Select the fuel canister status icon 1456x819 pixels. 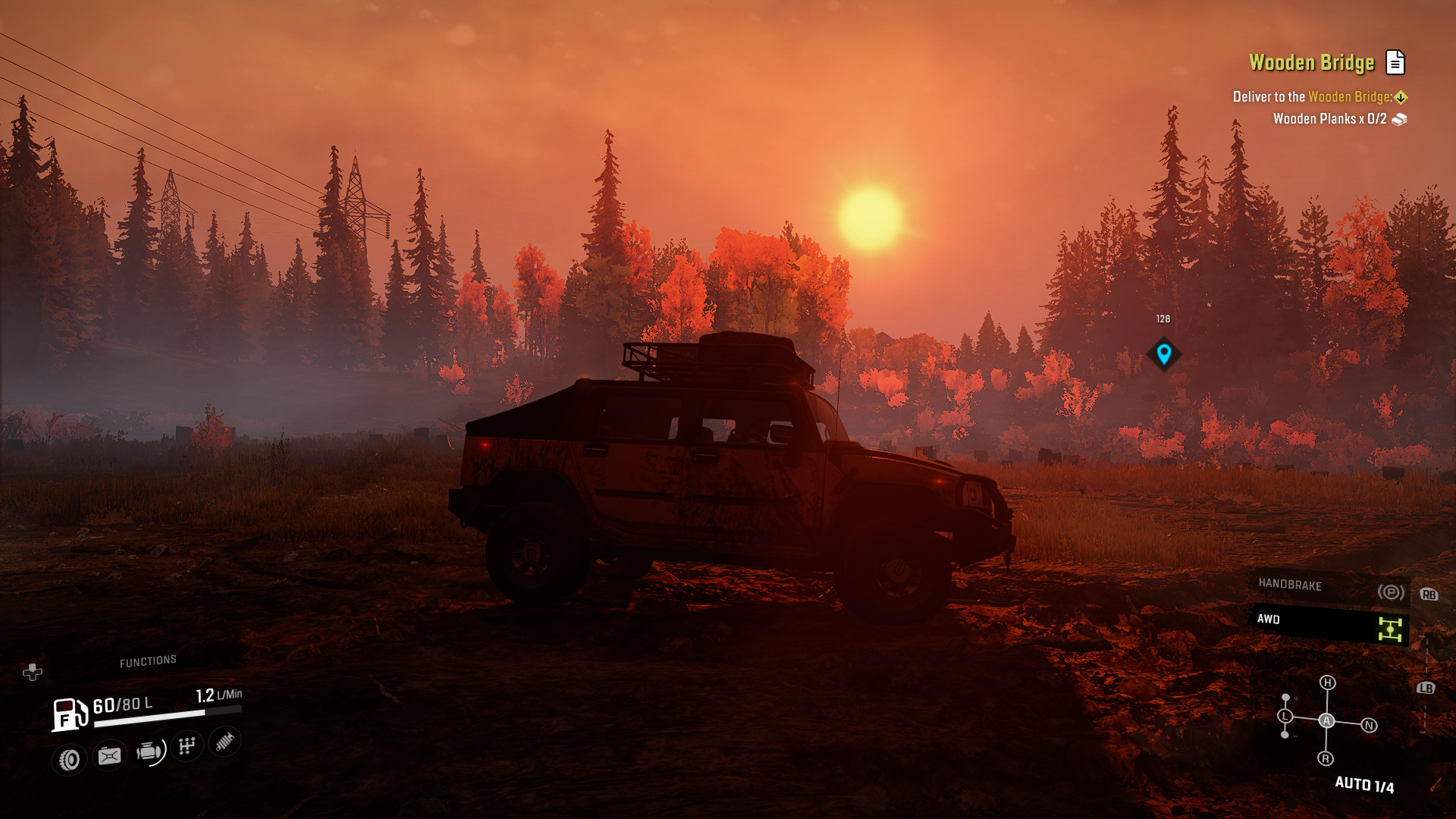[x=109, y=756]
